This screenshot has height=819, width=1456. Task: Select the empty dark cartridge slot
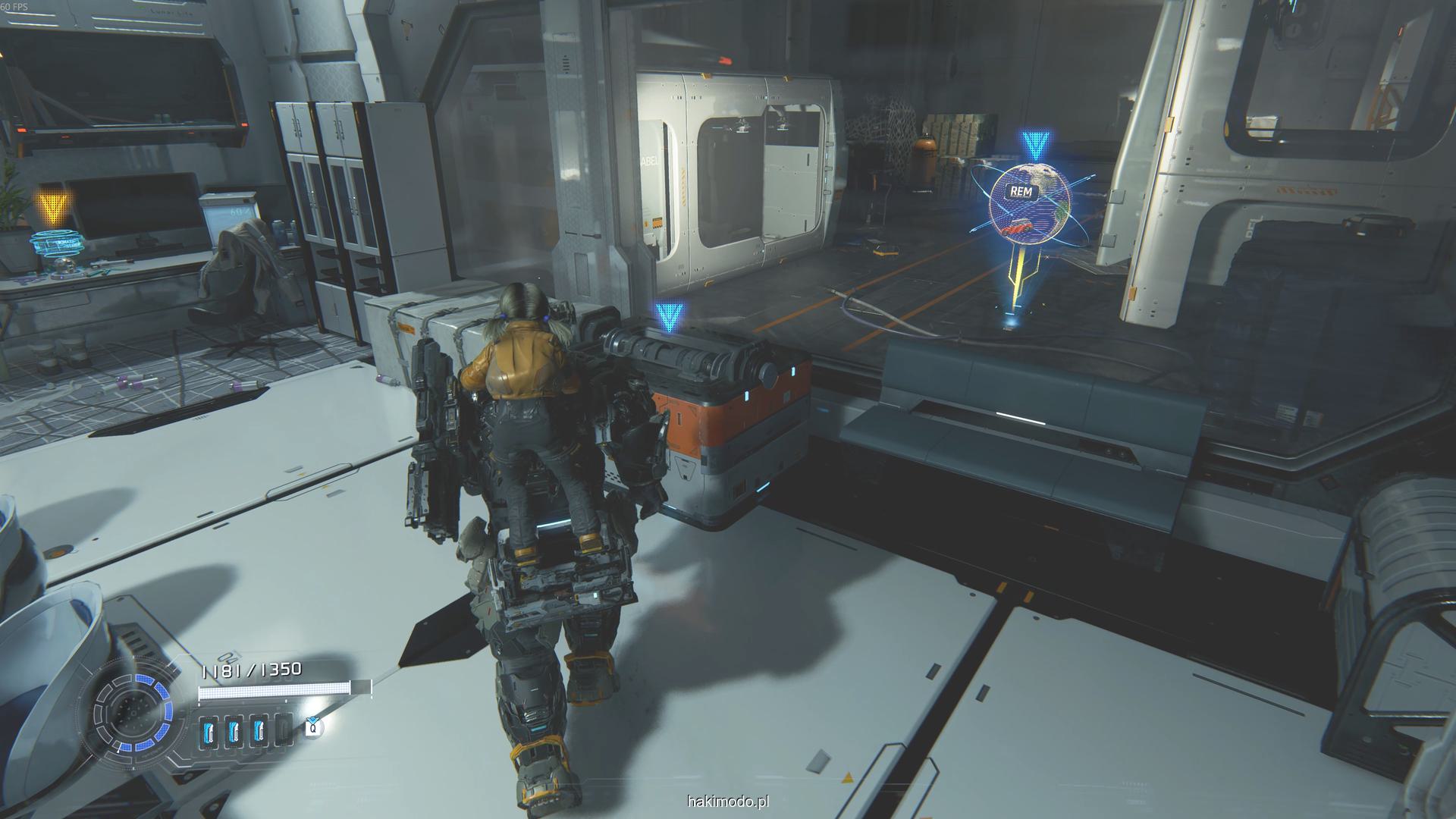(283, 731)
